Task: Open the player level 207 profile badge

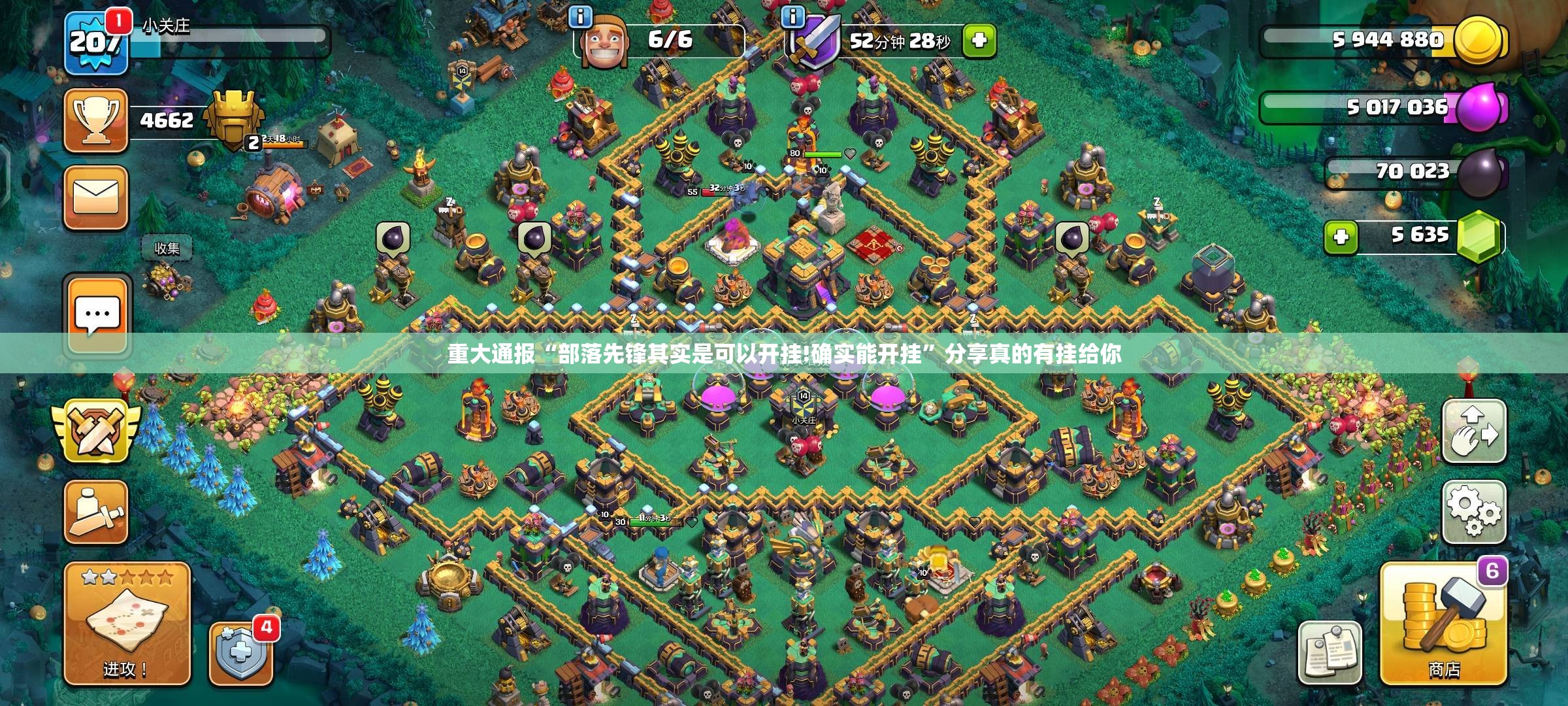Action: pos(96,43)
